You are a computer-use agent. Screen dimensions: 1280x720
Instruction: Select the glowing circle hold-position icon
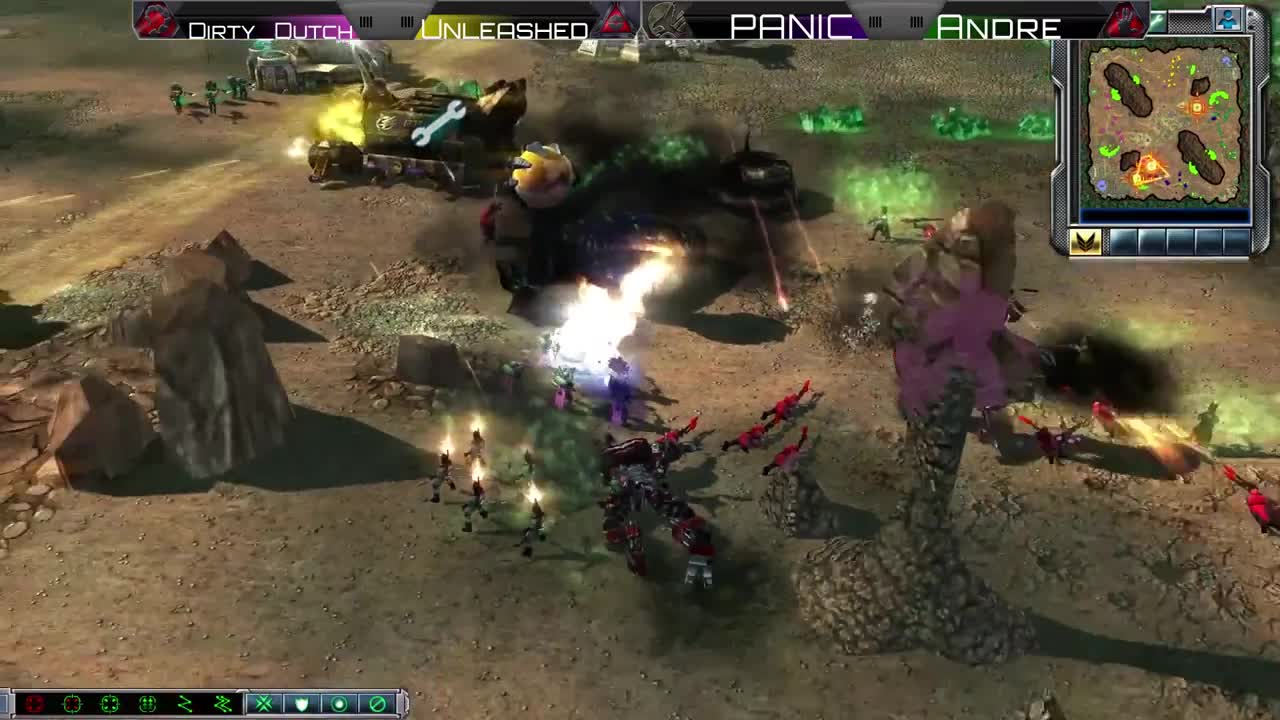pos(339,703)
